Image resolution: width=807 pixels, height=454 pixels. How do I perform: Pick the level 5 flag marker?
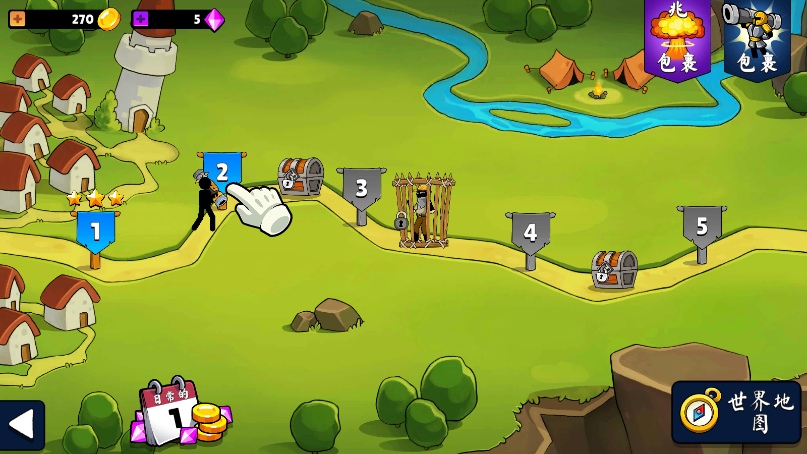click(702, 227)
